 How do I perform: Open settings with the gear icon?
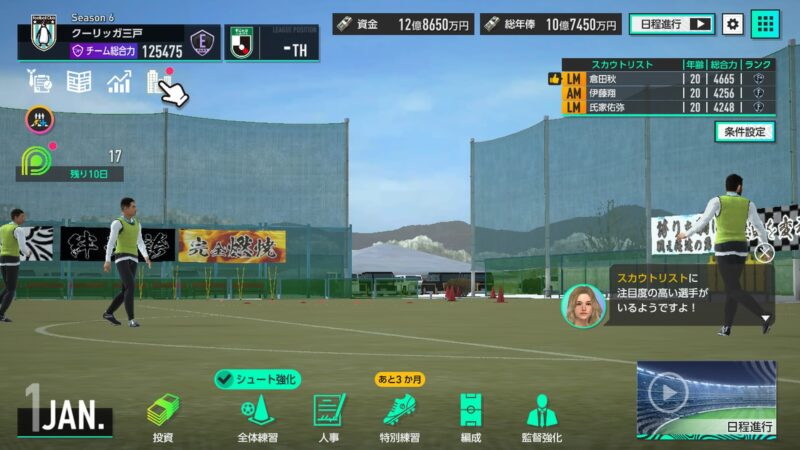point(733,23)
